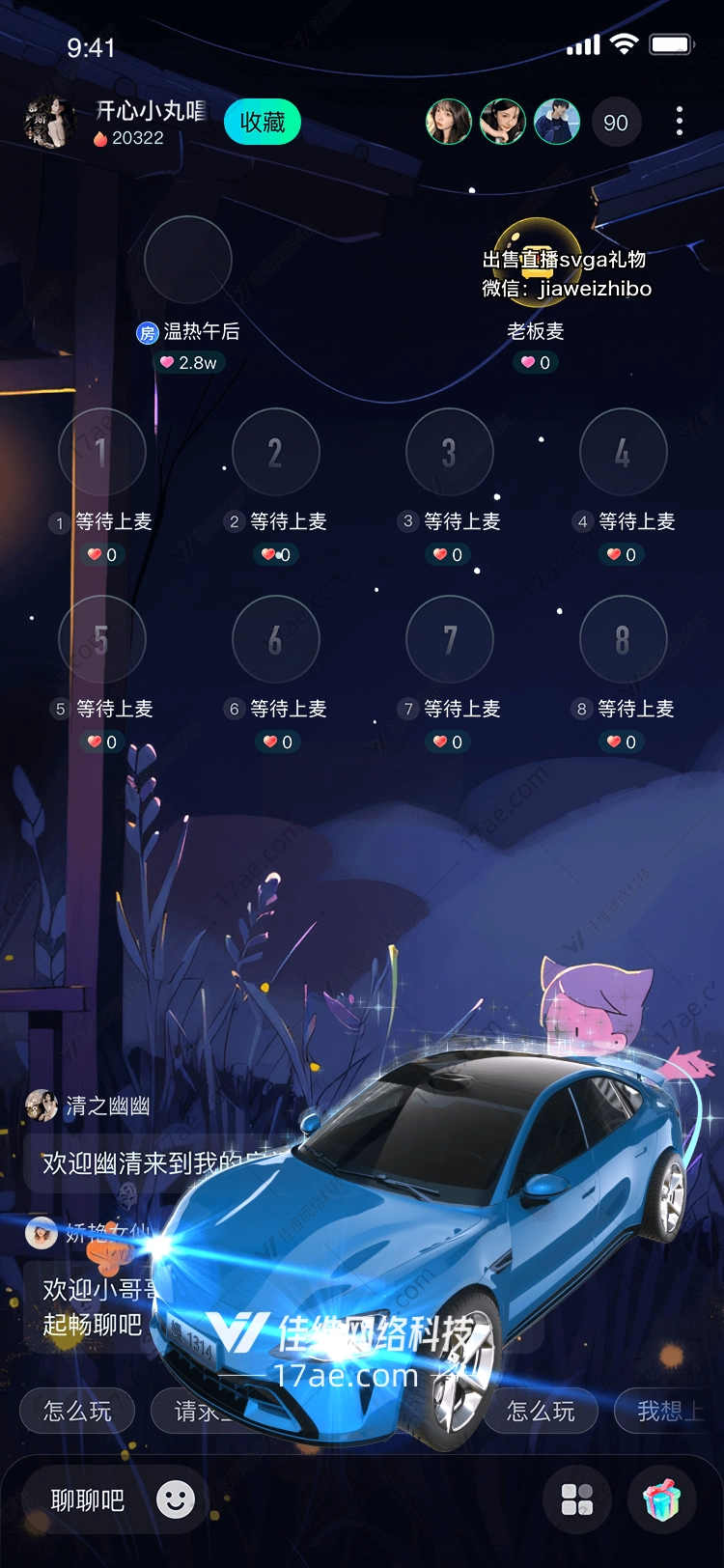Open the smiley emoji picker
Viewport: 724px width, 1568px height.
point(176,1499)
